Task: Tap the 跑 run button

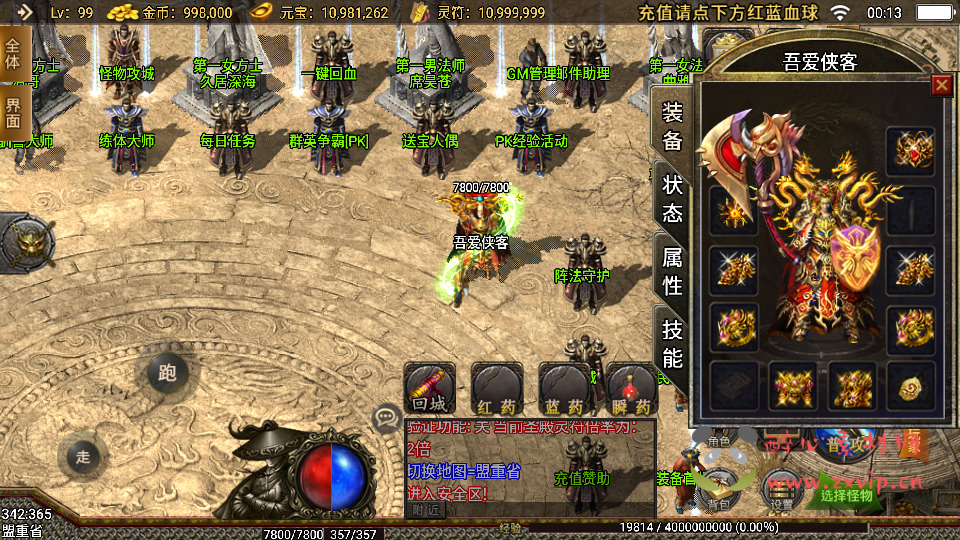Action: point(166,373)
